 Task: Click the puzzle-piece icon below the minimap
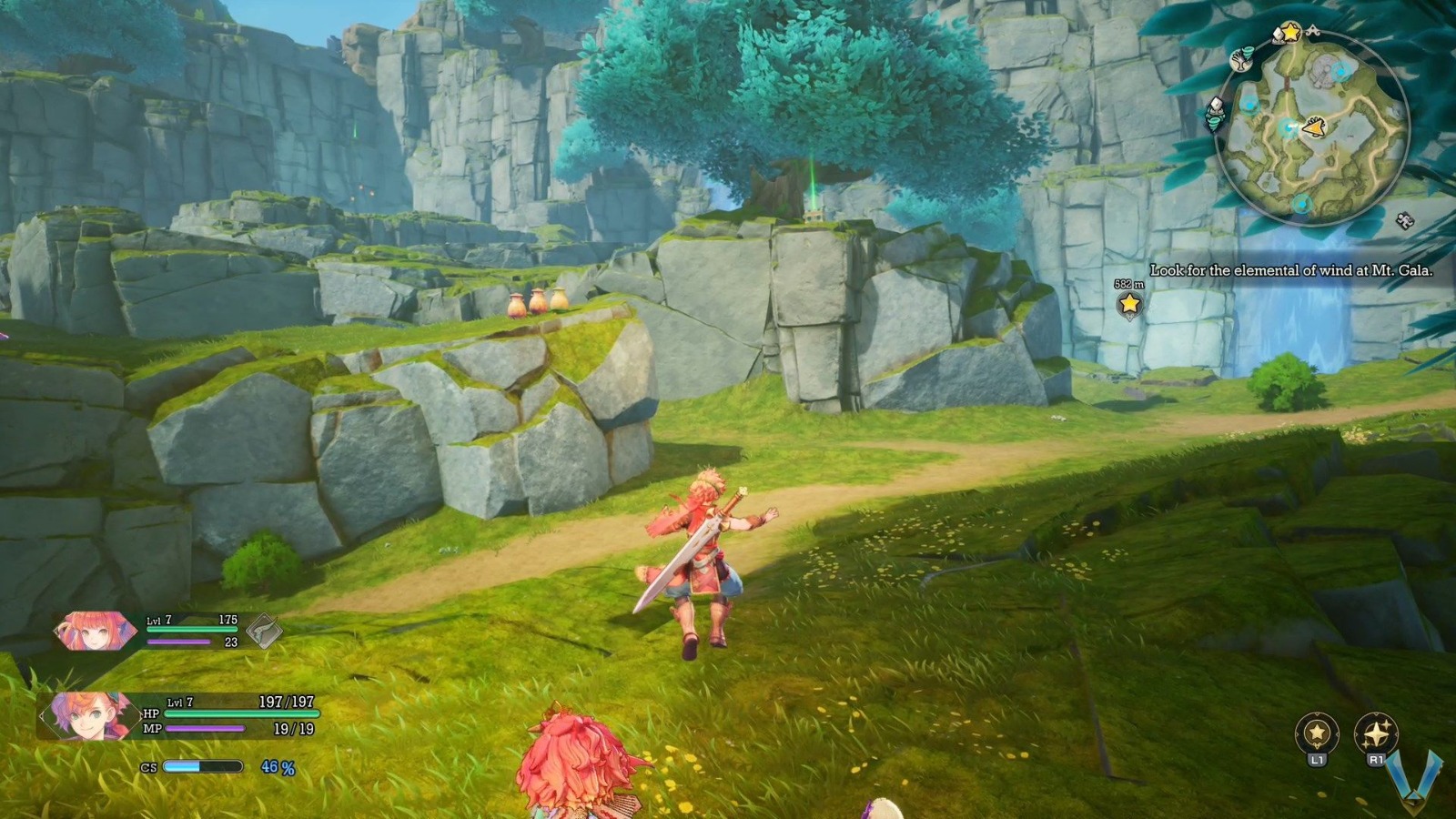pyautogui.click(x=1404, y=221)
